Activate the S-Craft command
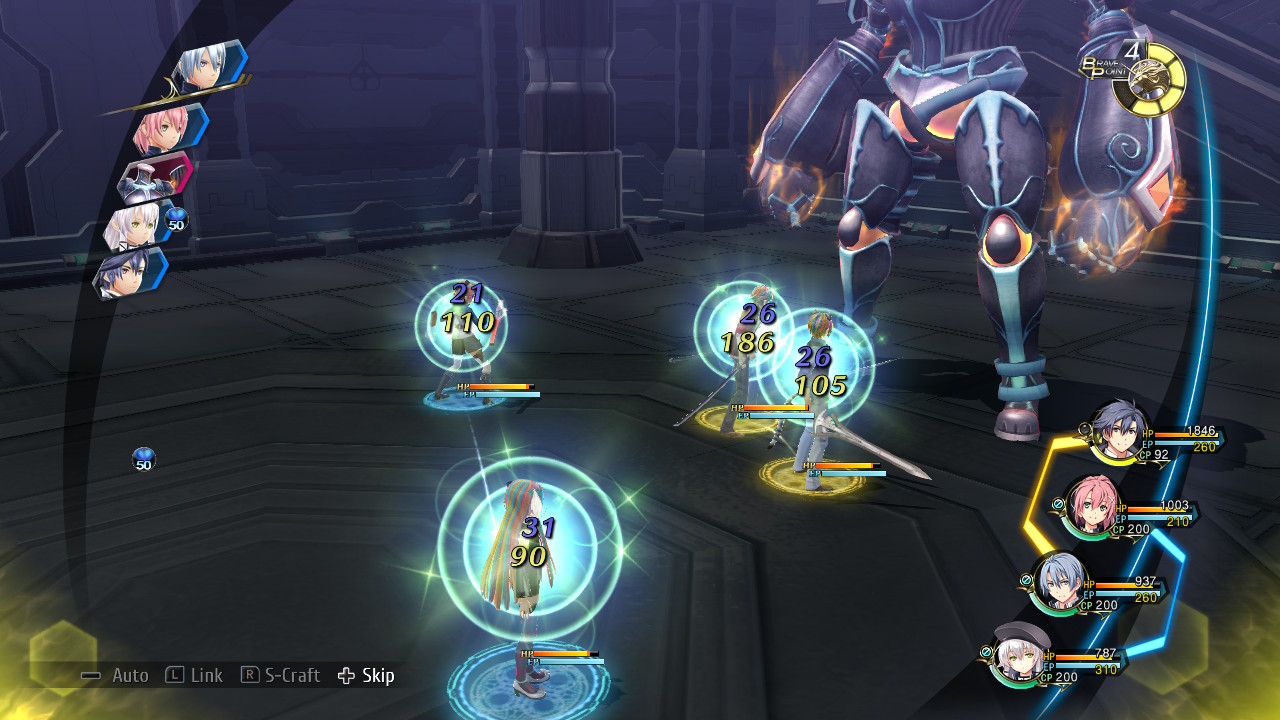Screen dimensions: 1280x720 281,676
